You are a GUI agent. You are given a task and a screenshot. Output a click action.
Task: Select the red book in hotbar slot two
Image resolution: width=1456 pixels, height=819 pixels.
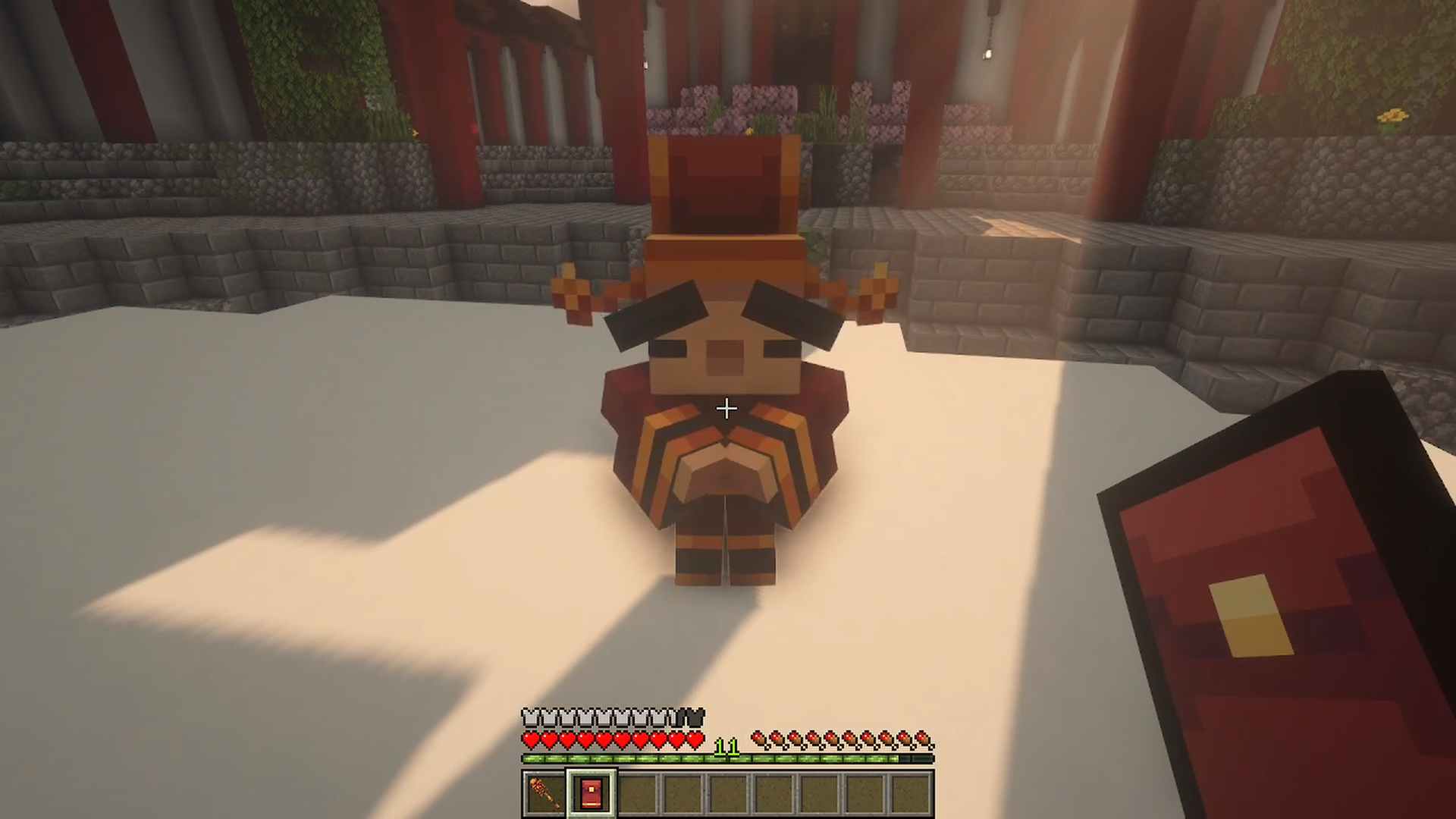pos(590,793)
